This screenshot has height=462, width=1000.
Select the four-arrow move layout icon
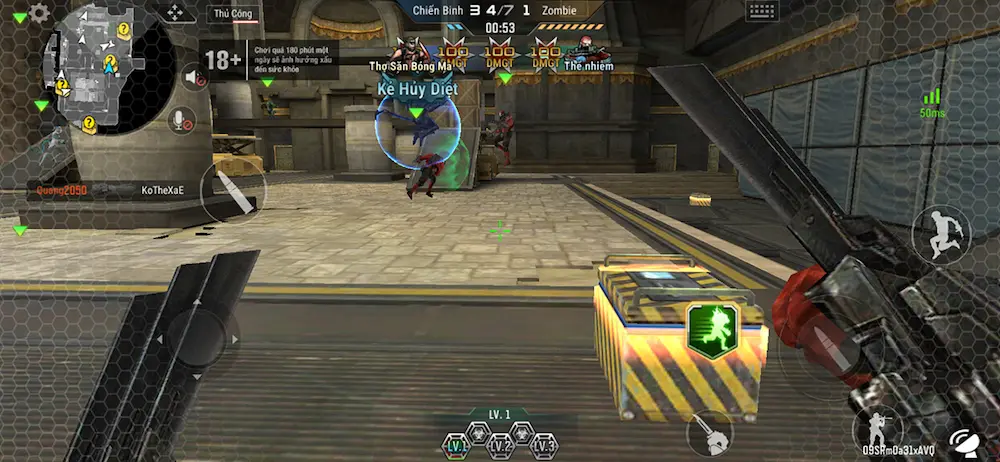[175, 12]
